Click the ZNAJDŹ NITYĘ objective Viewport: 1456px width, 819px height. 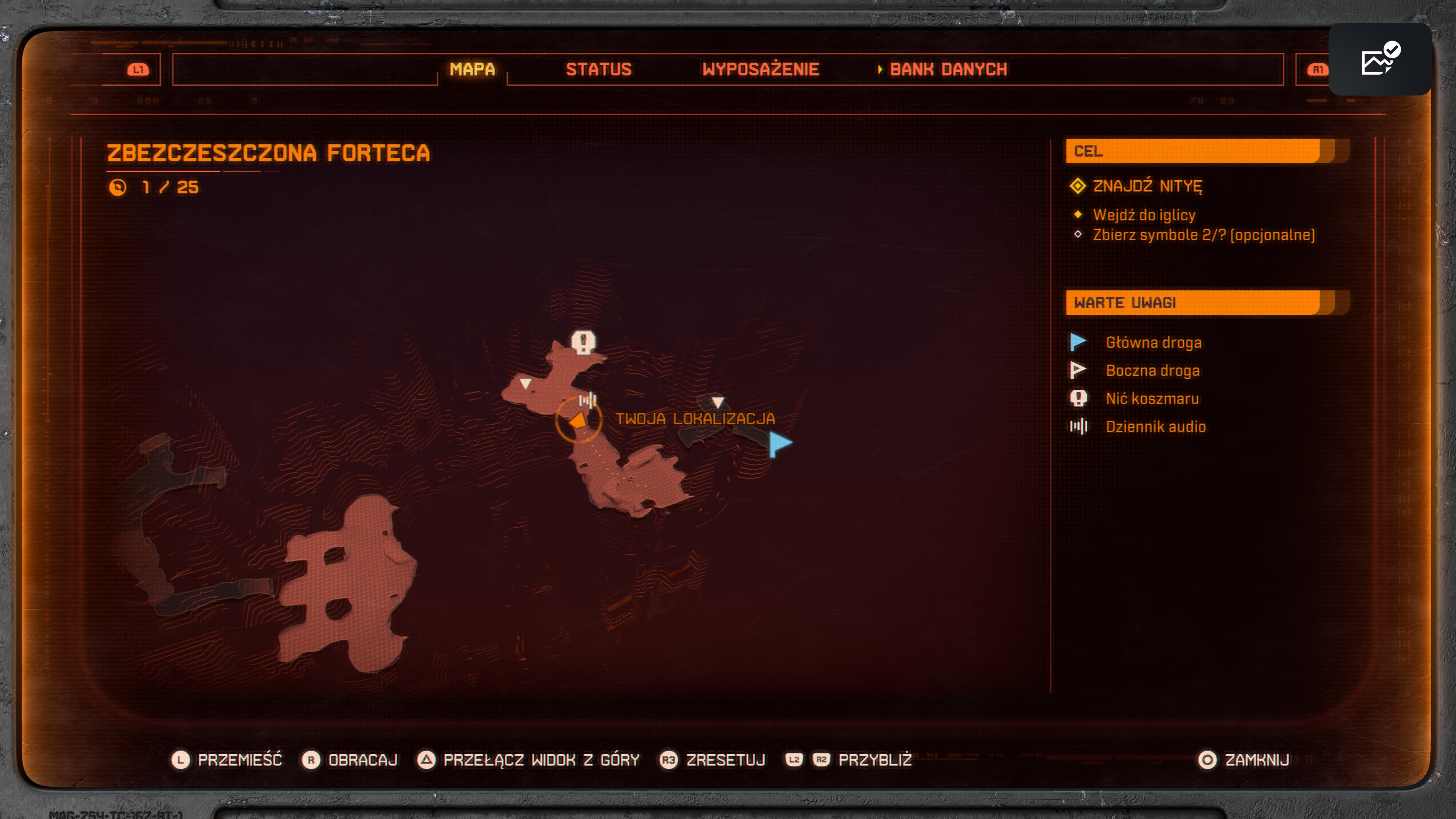coord(1147,186)
